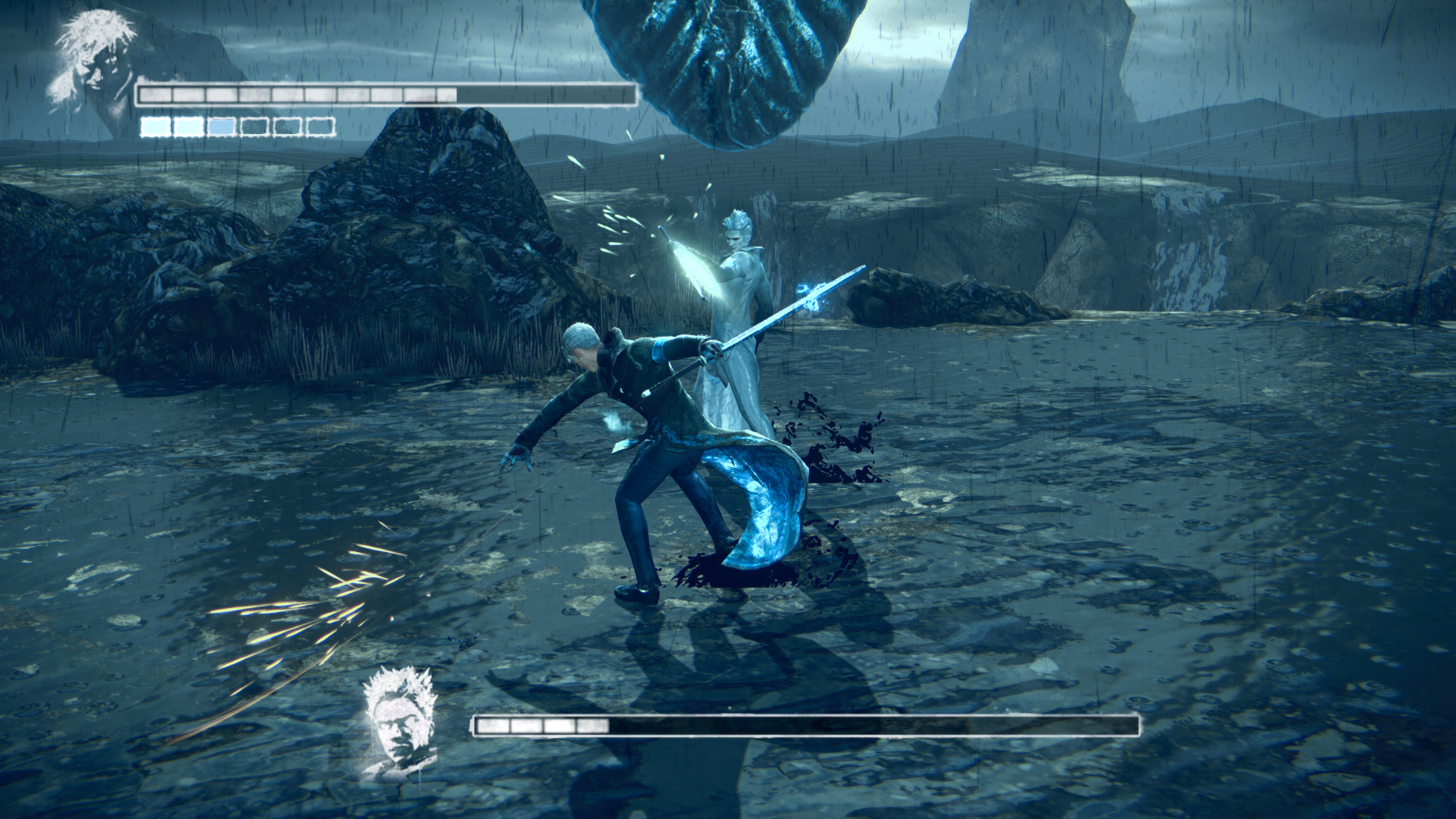Select the boss portrait beside the lower health bar

tap(398, 721)
